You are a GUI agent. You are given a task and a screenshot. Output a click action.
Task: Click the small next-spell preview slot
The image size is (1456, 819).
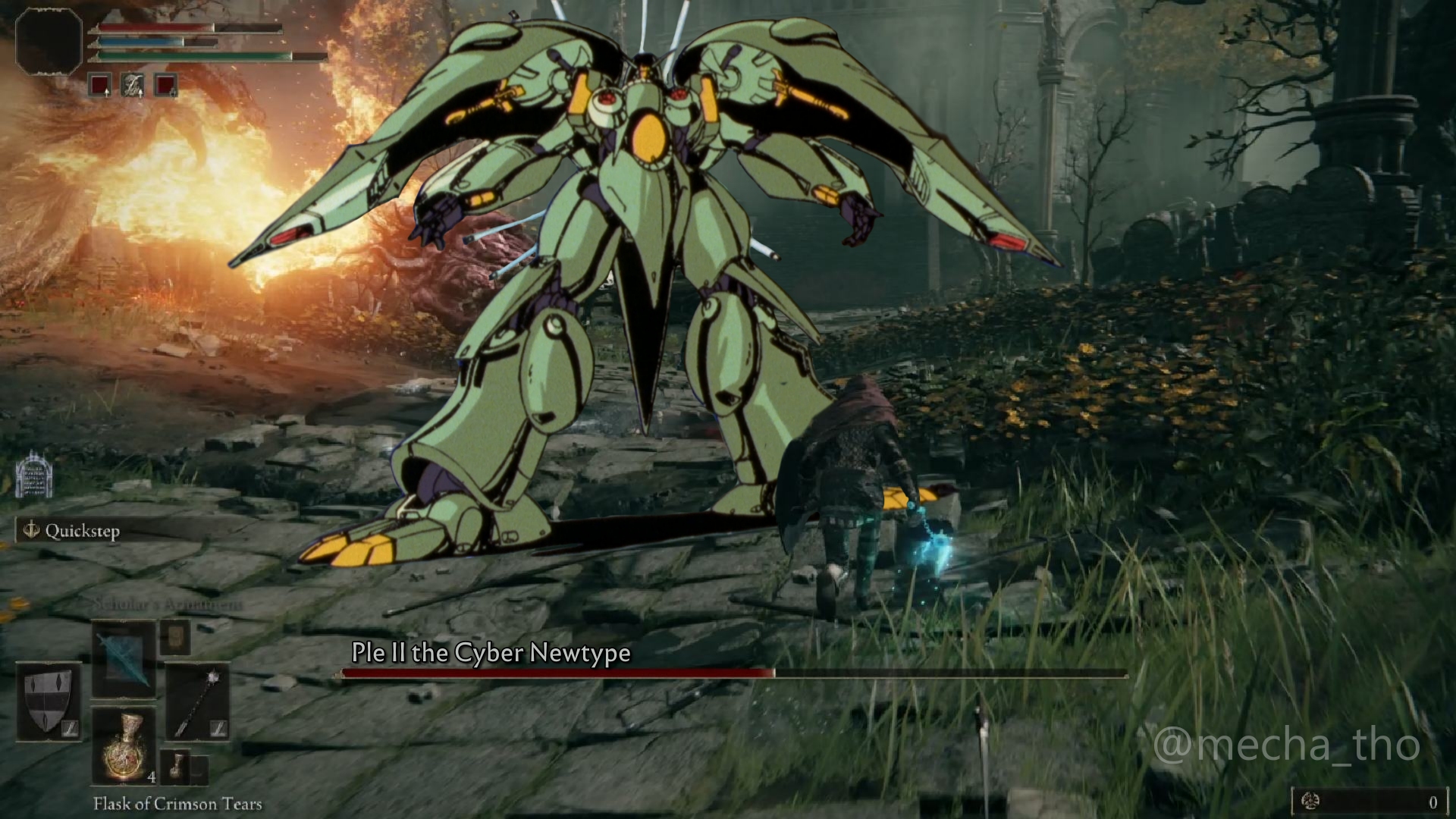(175, 638)
